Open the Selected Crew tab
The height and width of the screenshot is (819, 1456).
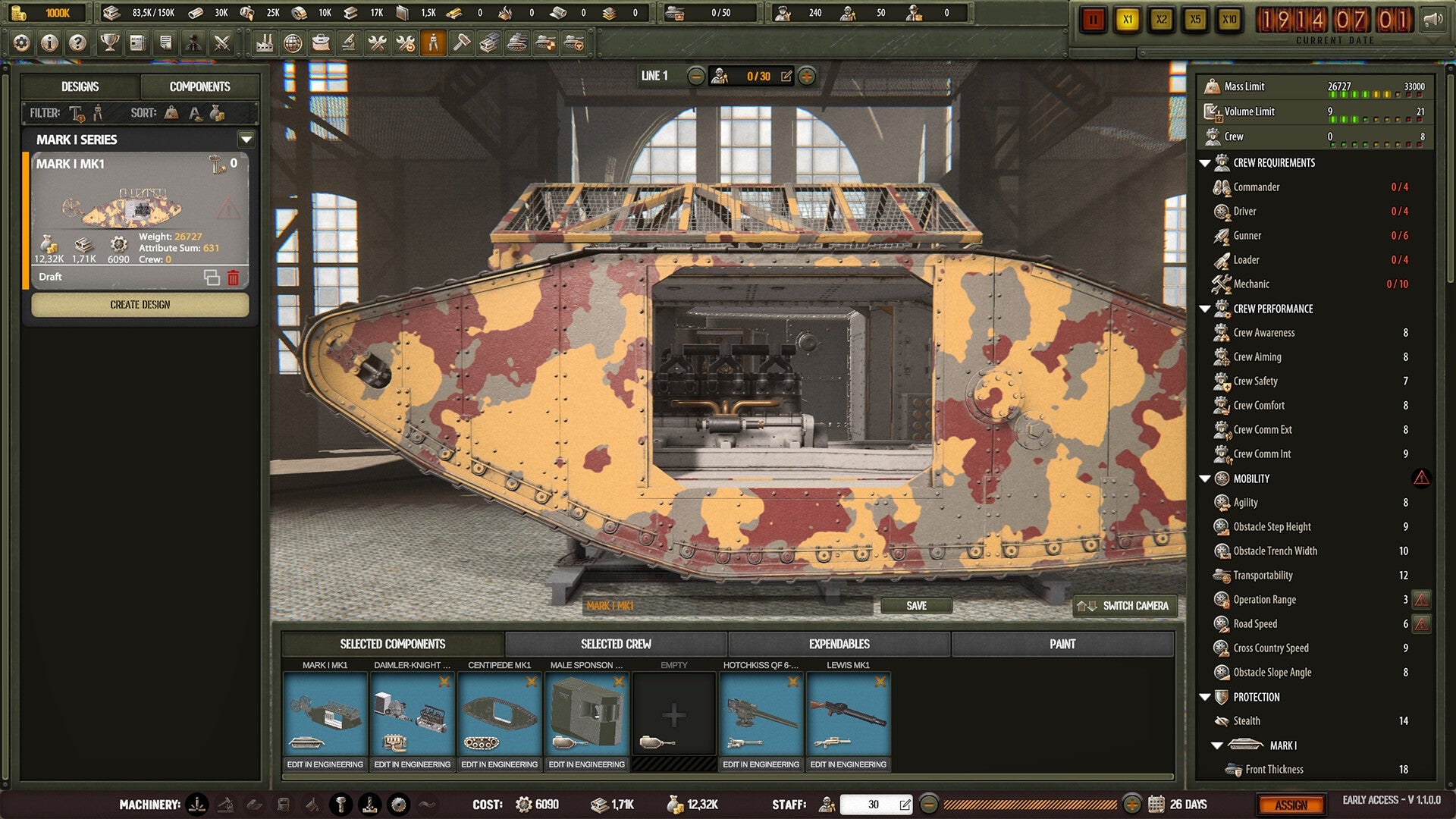pyautogui.click(x=616, y=644)
